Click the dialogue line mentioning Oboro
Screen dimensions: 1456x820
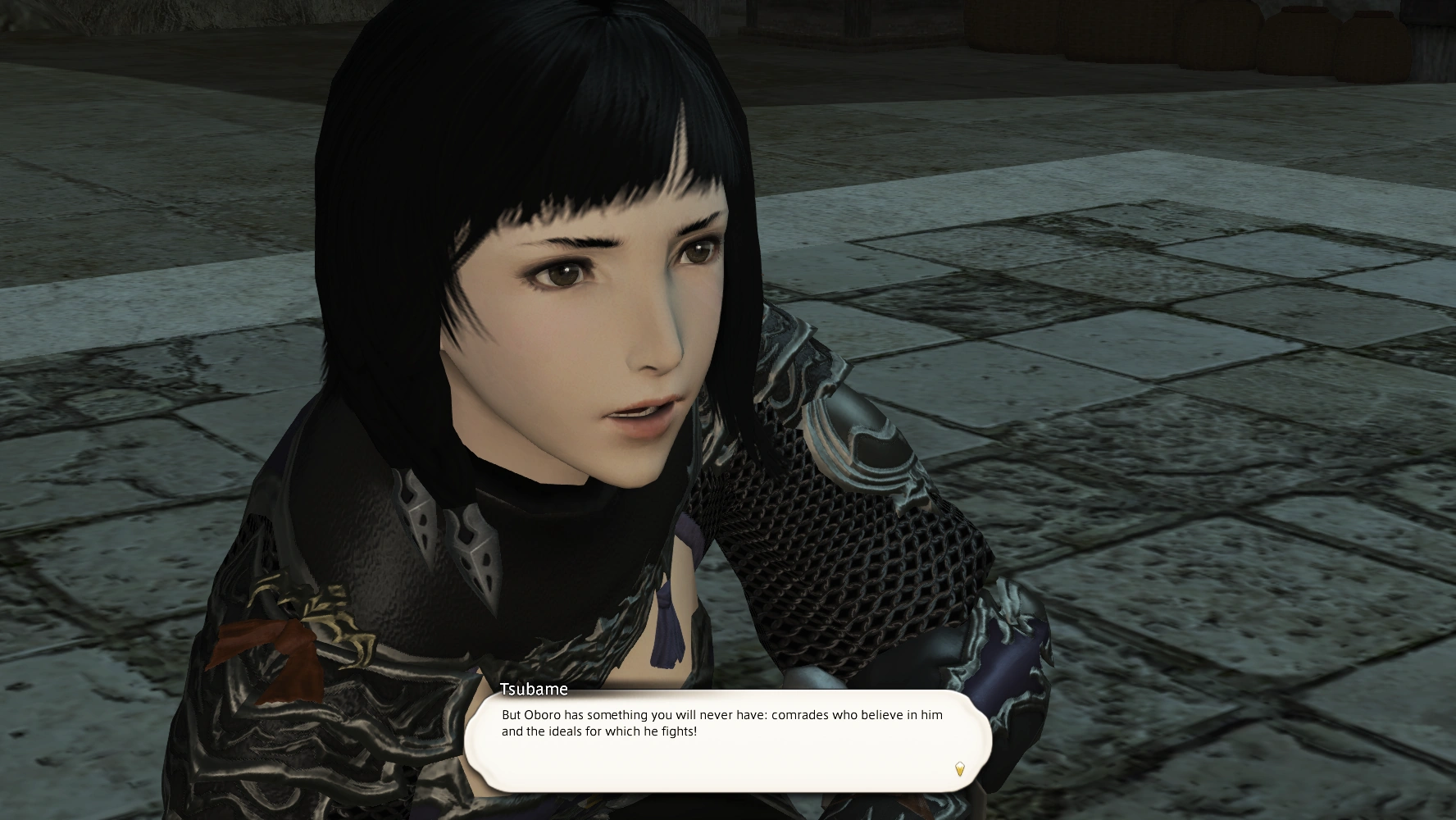(720, 715)
